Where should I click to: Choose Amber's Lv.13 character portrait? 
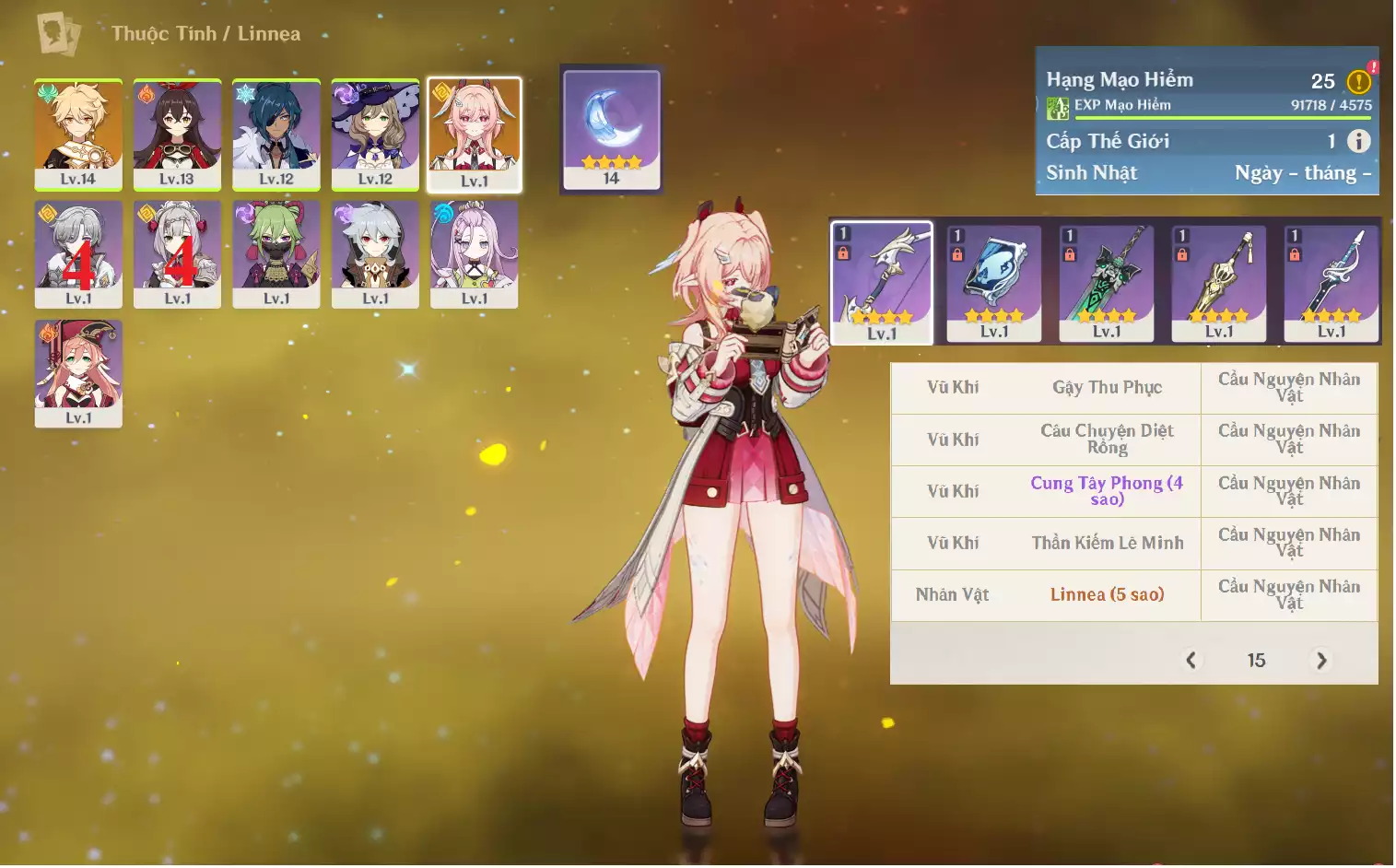(x=177, y=135)
